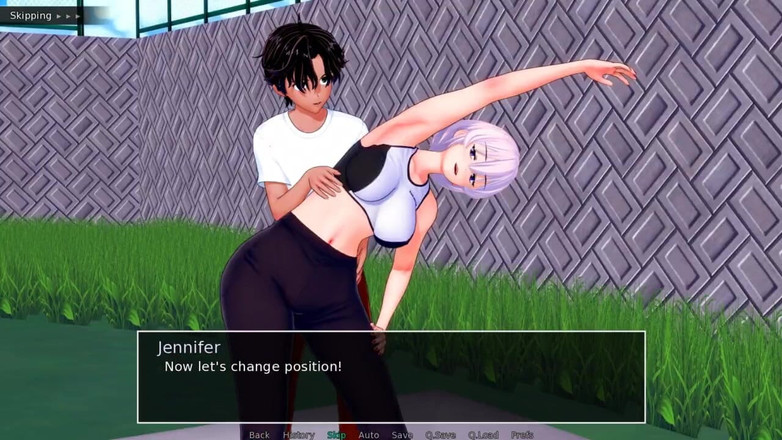This screenshot has width=782, height=440.
Task: Toggle the Skip option off
Action: point(336,435)
